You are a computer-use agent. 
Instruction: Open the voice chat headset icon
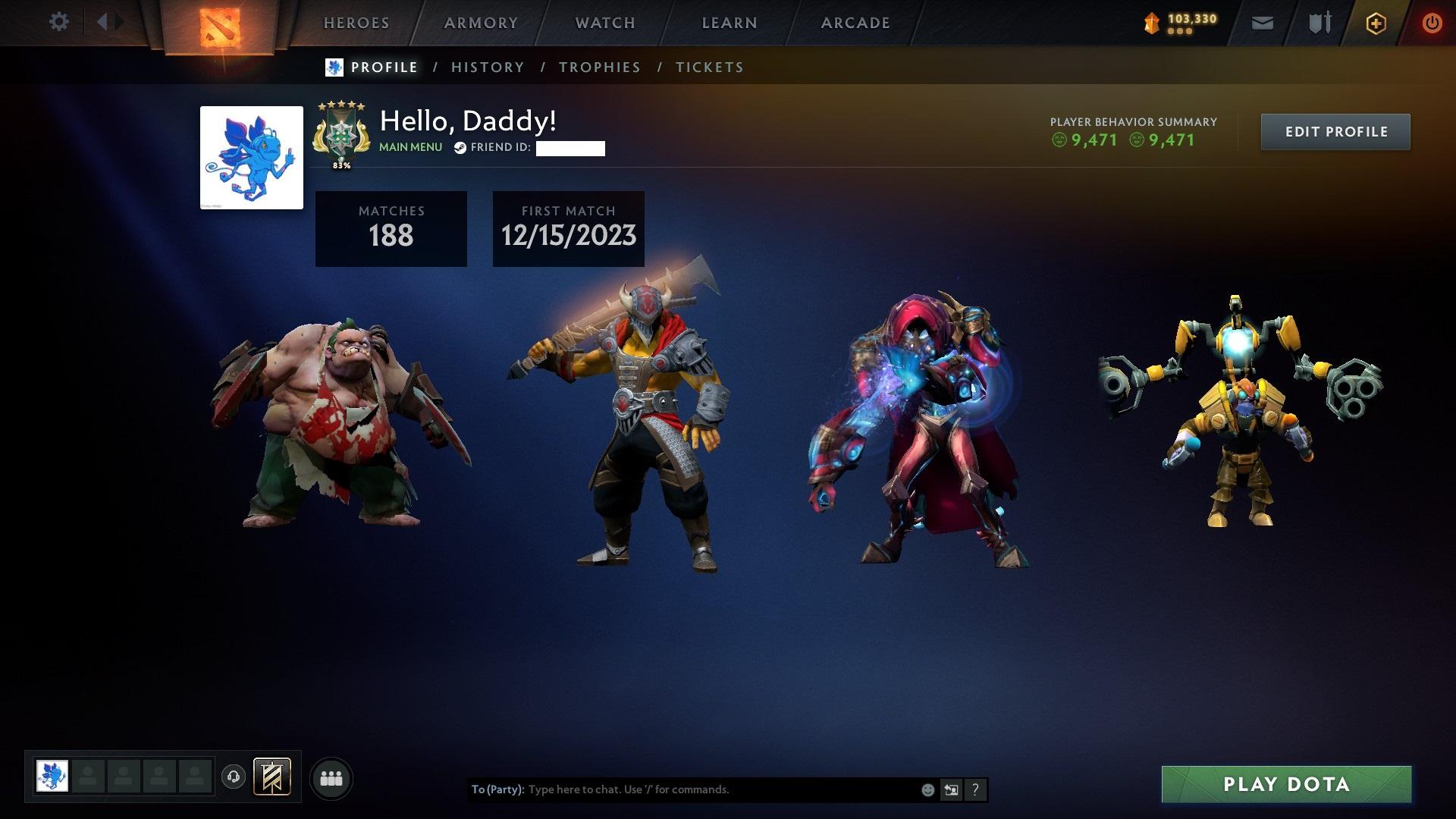tap(233, 777)
